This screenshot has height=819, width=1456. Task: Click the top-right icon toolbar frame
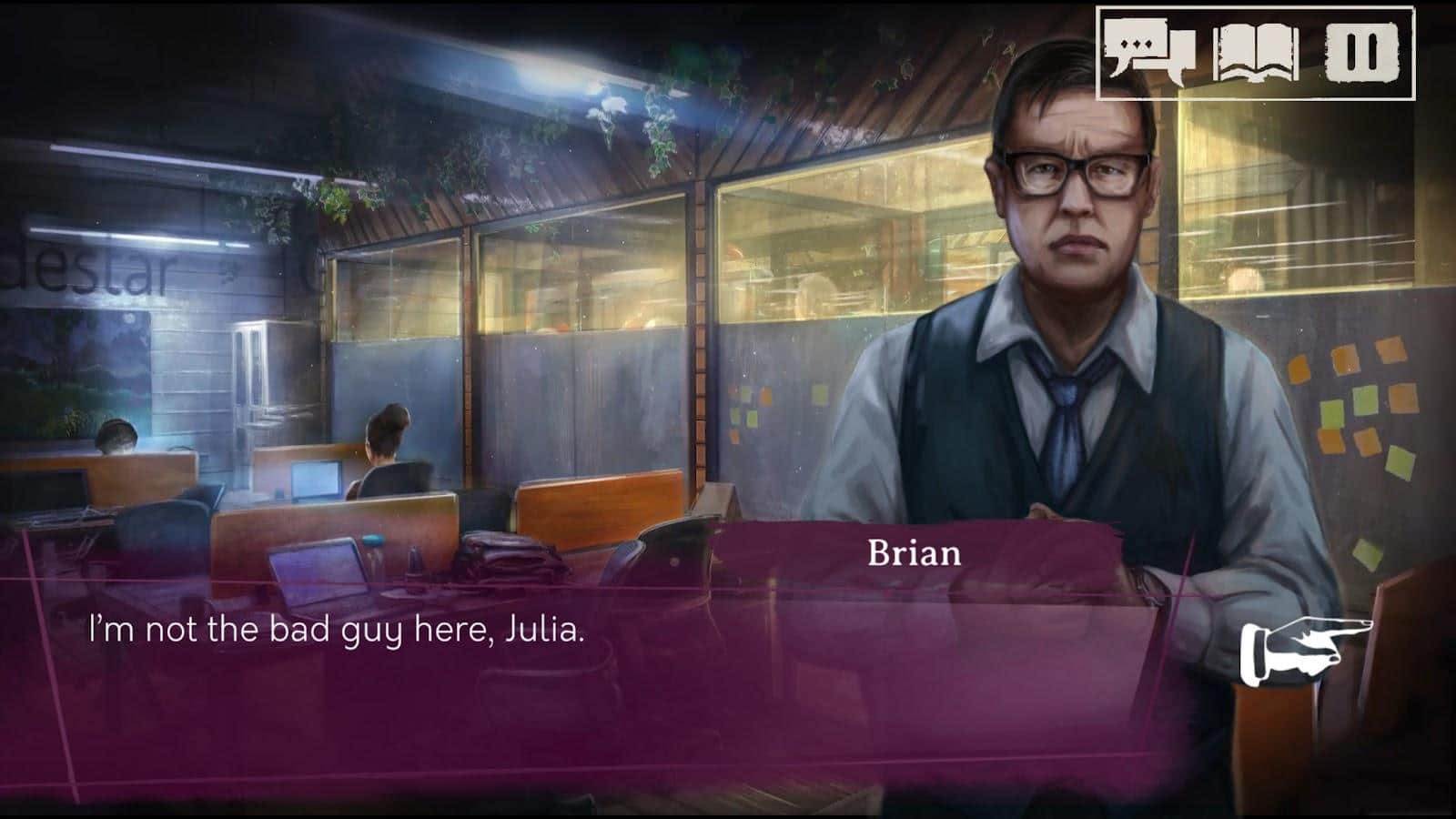point(1256,52)
